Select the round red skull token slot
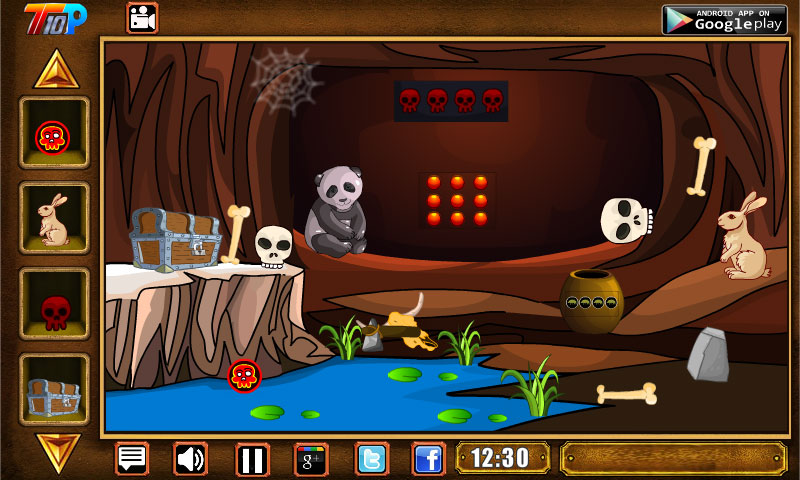Screen dimensions: 800x480 pos(54,136)
